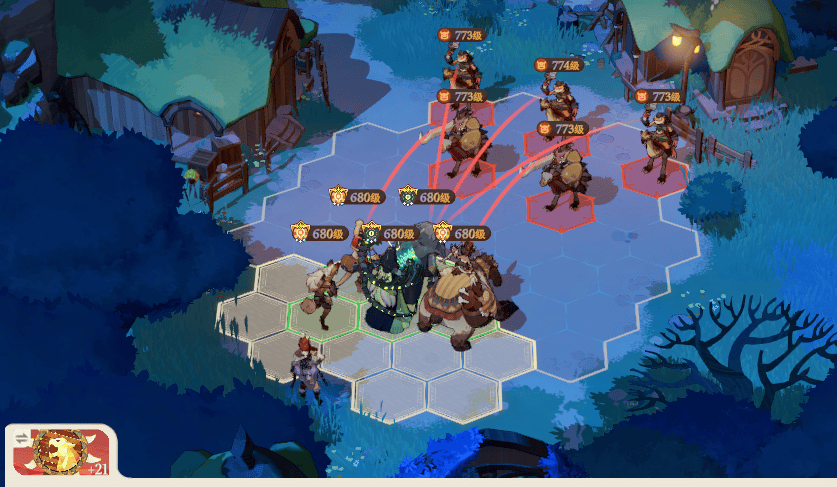Viewport: 837px width, 487px height.
Task: Open the lion shield artifact swap panel
Action: [x=60, y=451]
